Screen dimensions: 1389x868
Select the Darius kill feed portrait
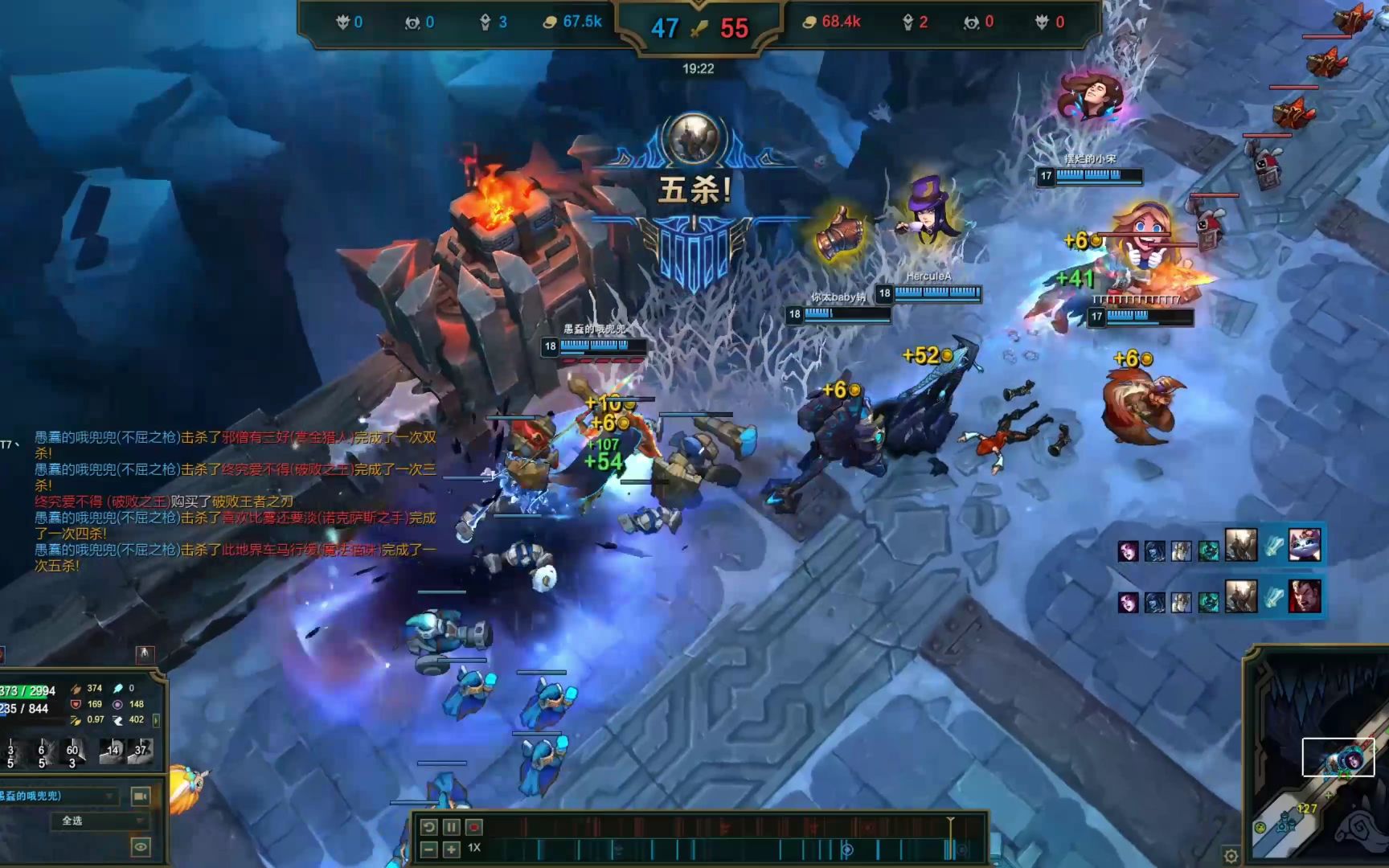pyautogui.click(x=1304, y=597)
